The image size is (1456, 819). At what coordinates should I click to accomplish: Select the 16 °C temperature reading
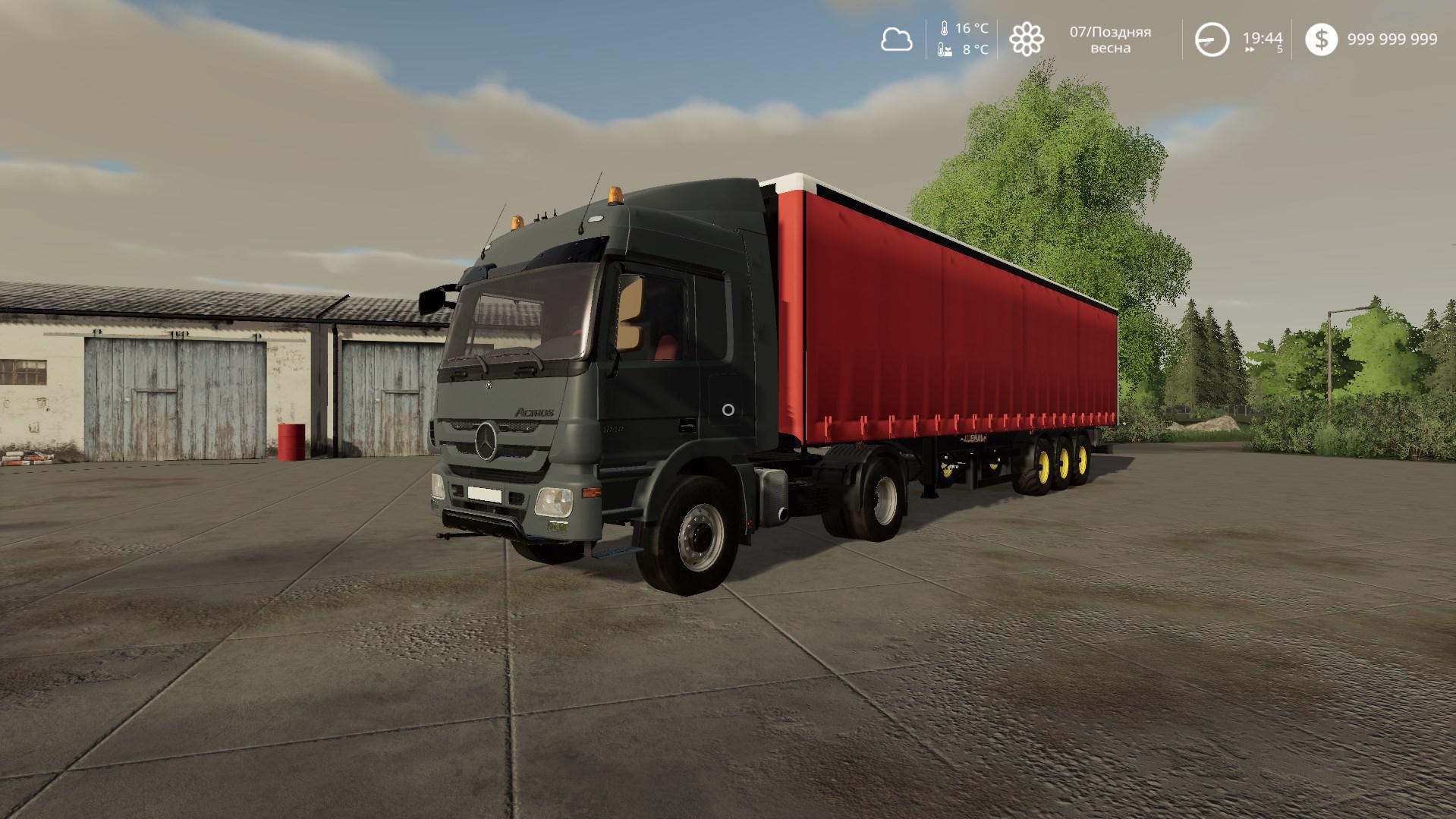click(972, 29)
